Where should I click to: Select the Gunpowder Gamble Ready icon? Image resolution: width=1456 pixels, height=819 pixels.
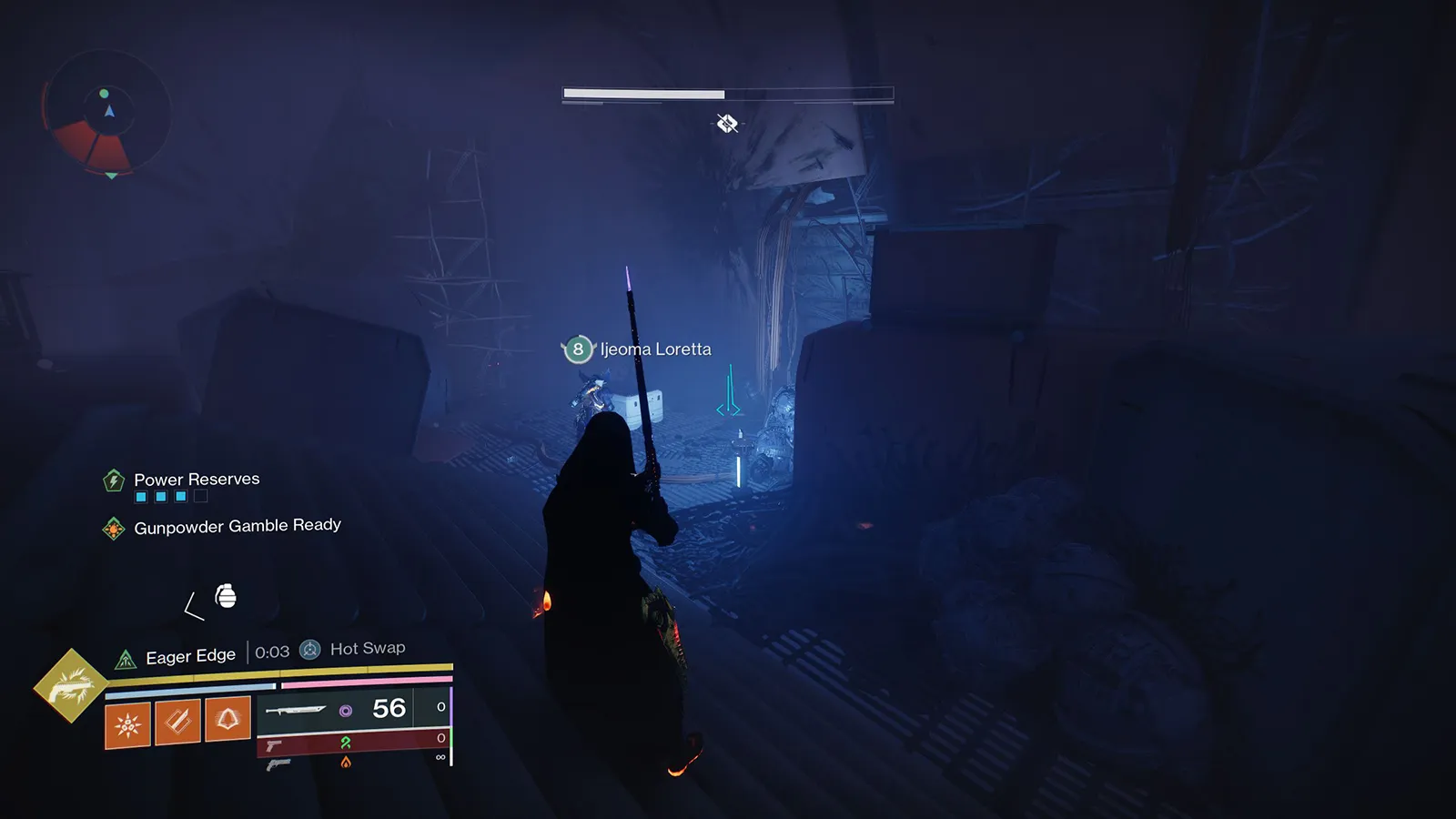point(114,528)
